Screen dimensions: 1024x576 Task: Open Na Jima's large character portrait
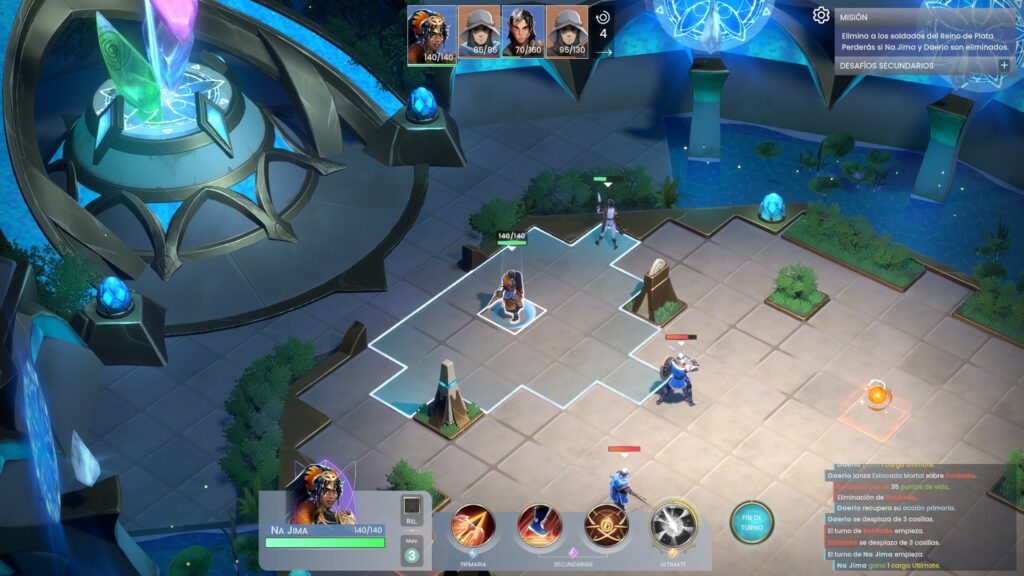[x=323, y=493]
